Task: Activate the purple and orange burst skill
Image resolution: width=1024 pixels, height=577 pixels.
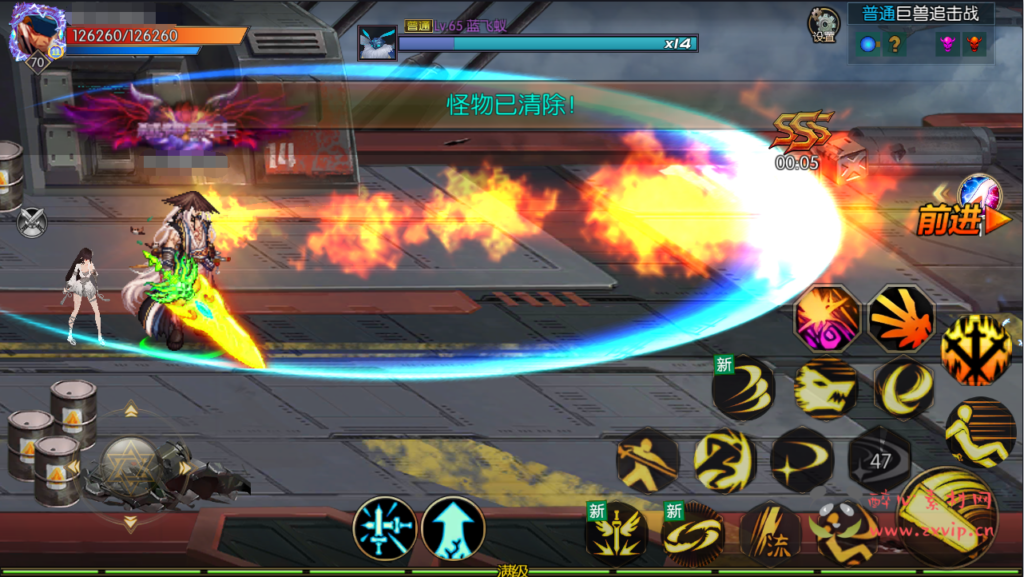Action: (827, 318)
